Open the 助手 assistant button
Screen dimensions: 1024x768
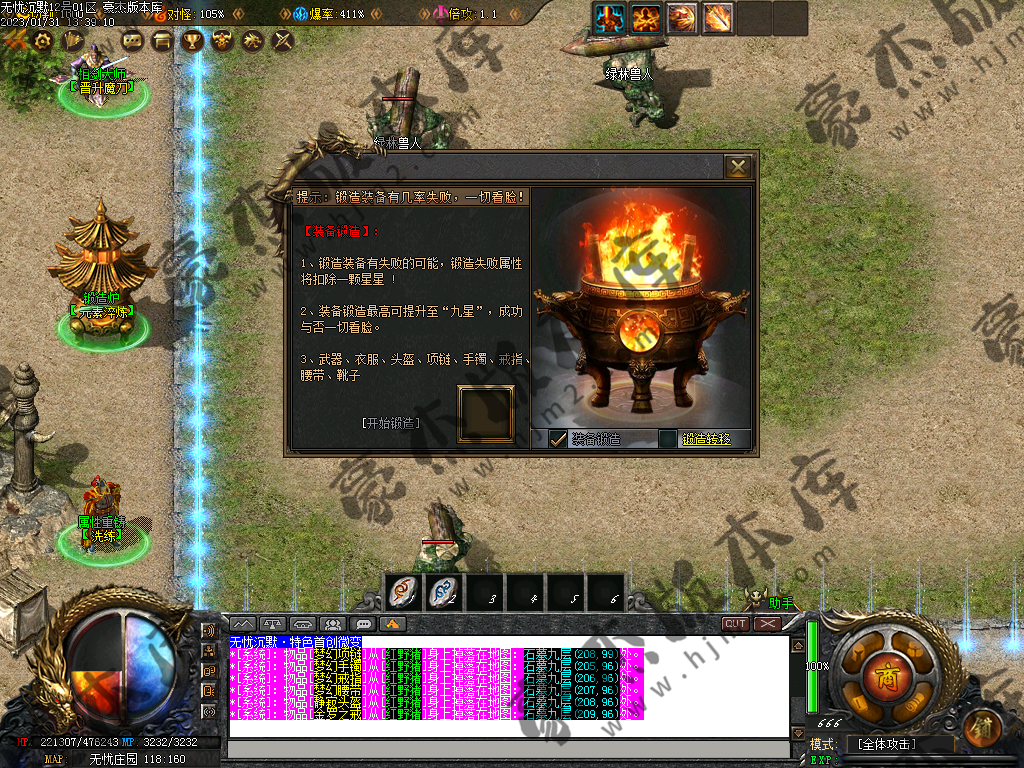pyautogui.click(x=780, y=603)
